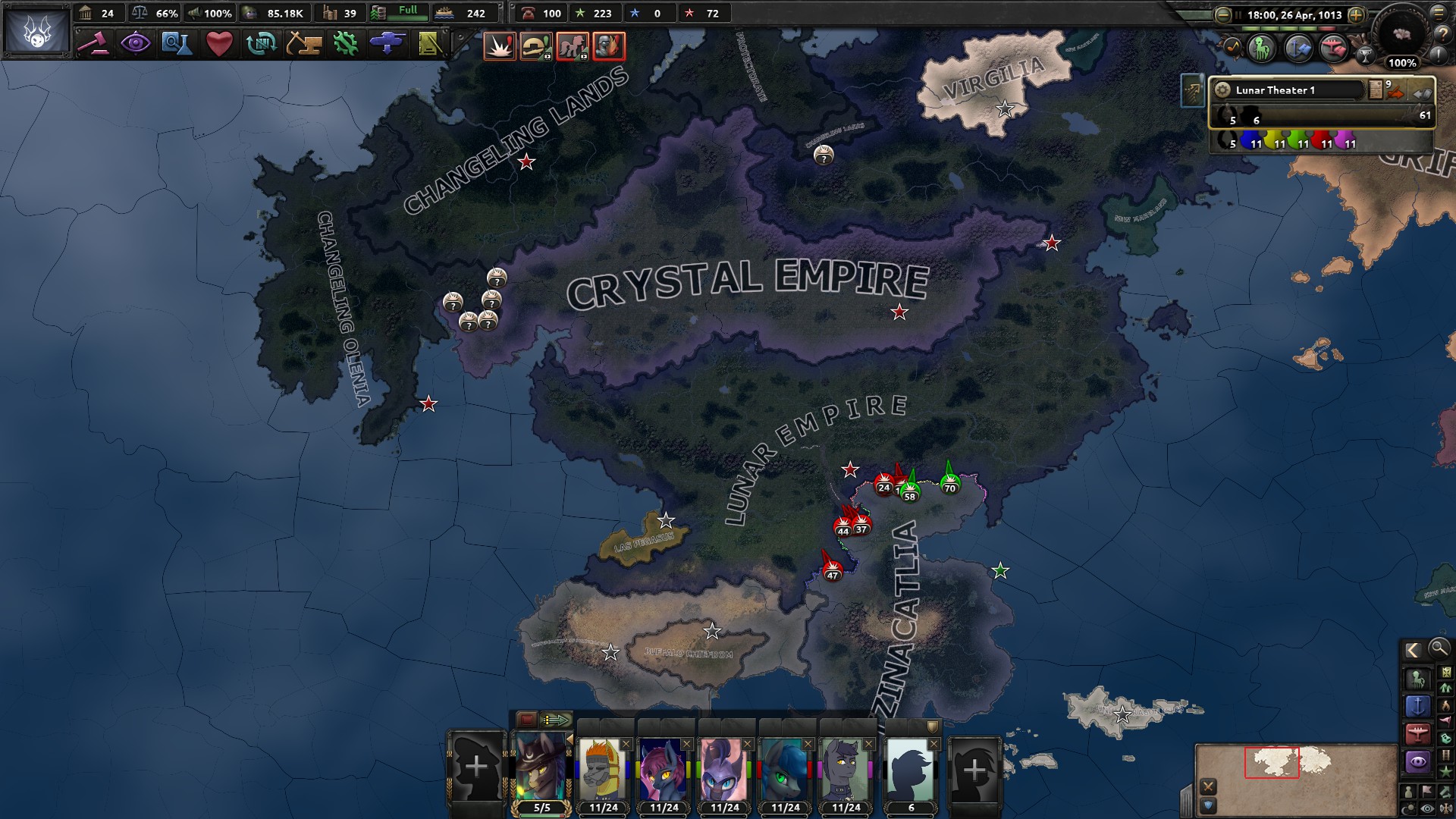
Task: Open the red heart diplomacy screen
Action: point(219,44)
